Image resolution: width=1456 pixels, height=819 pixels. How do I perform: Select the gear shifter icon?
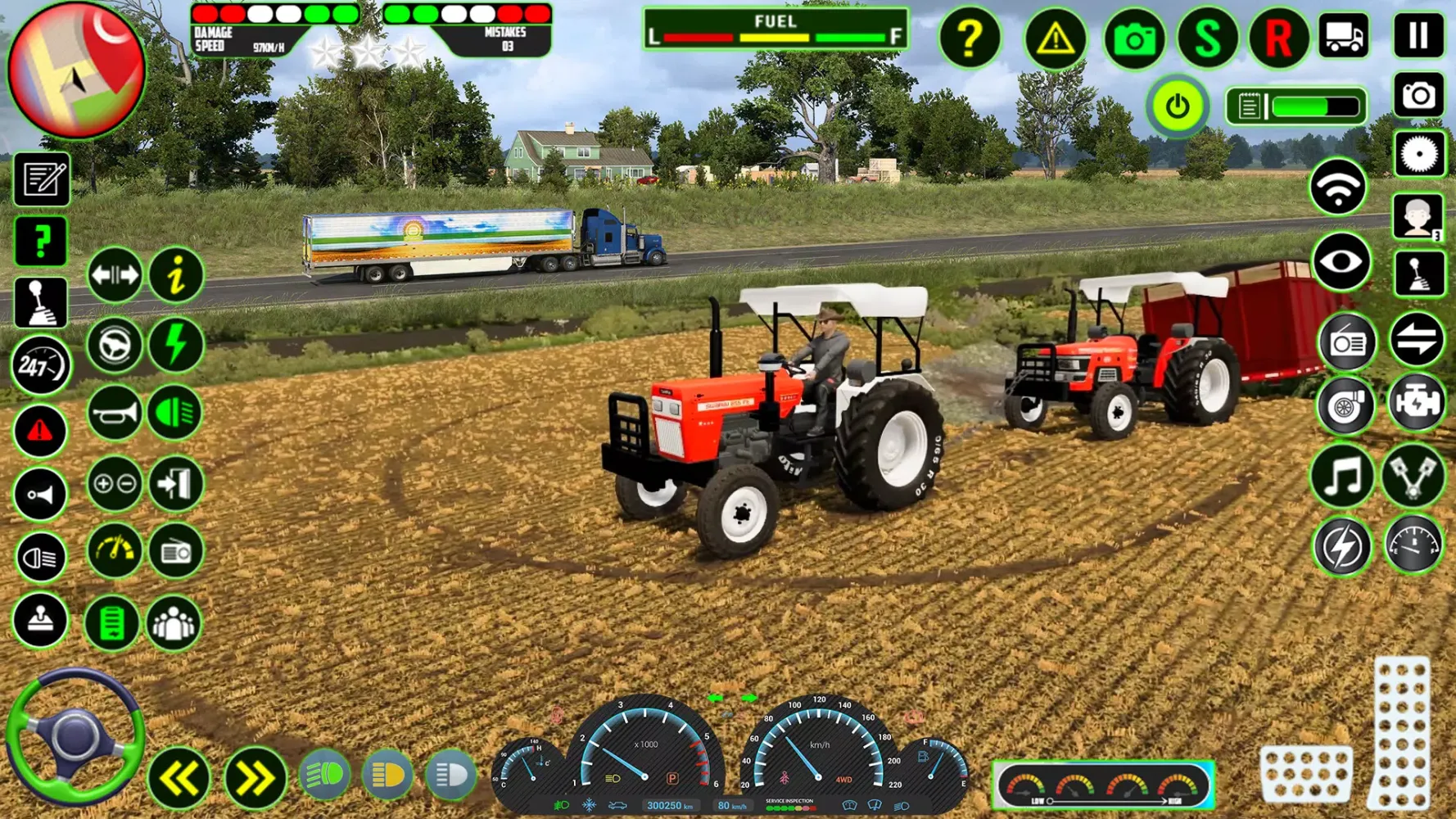39,301
